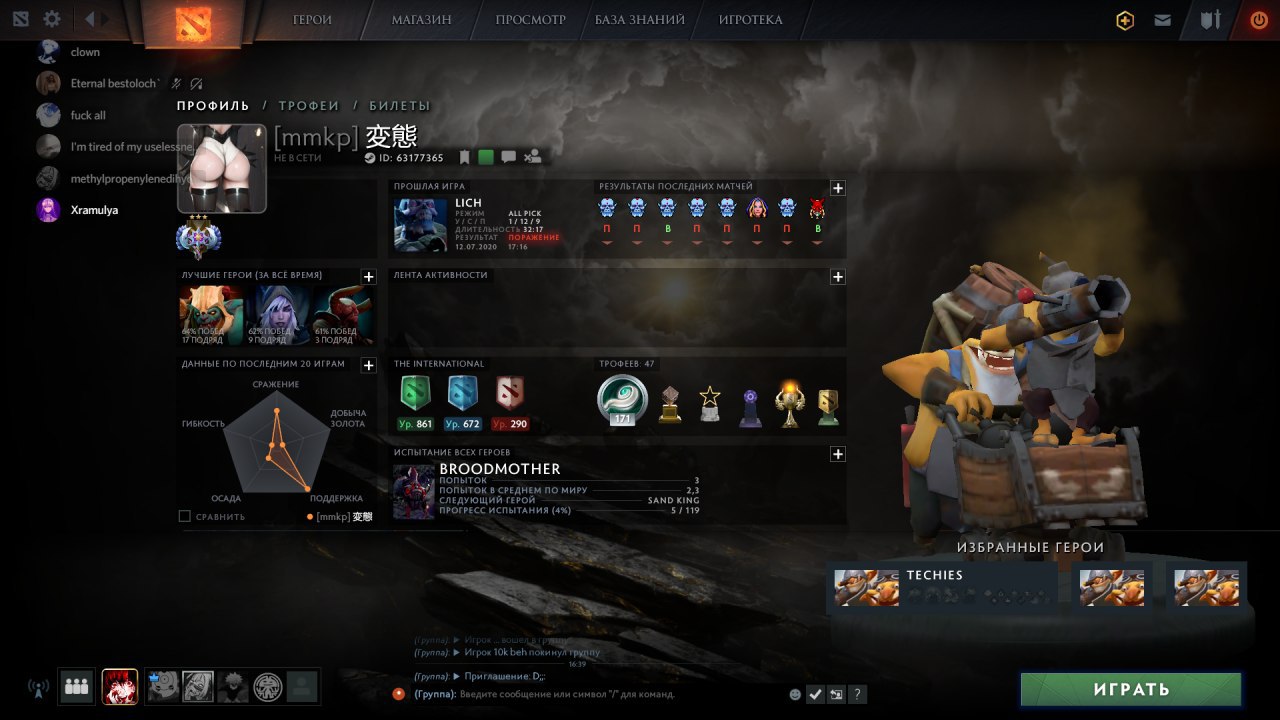Open the settings gear icon
Viewport: 1280px width, 720px height.
[52, 19]
